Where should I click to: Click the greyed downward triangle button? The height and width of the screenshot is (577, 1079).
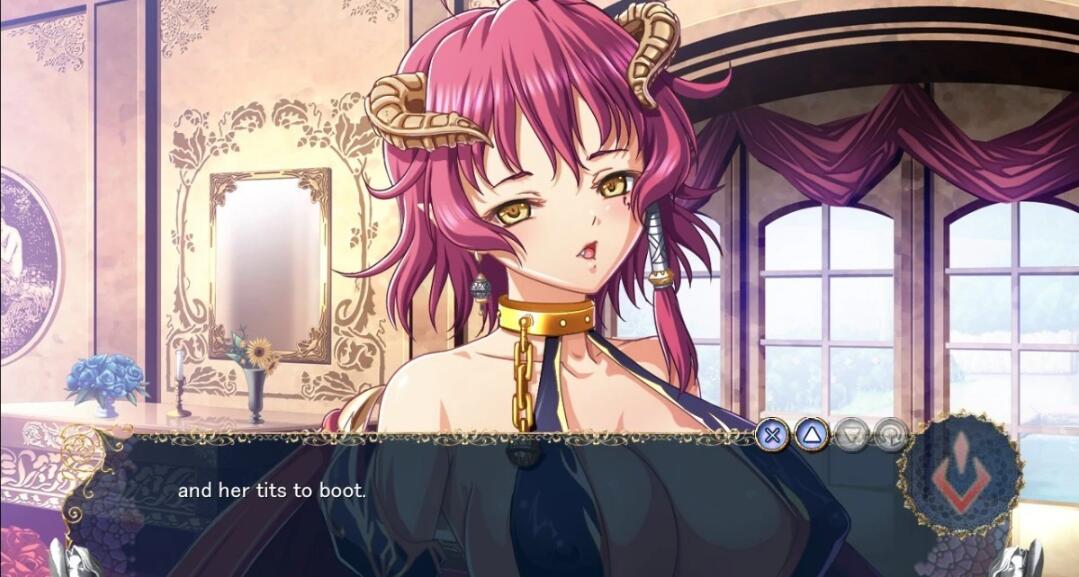(x=851, y=435)
